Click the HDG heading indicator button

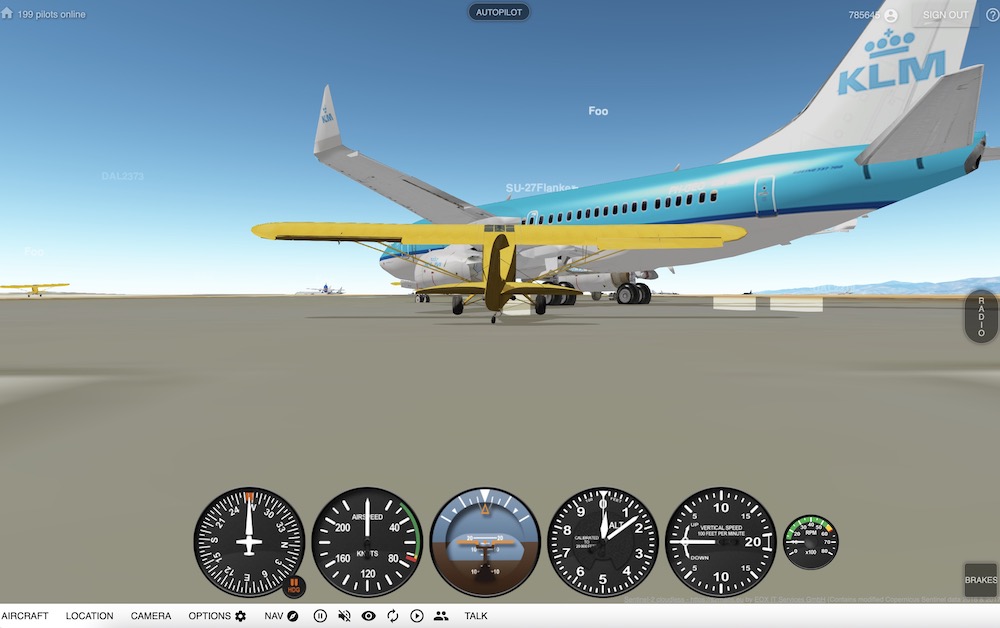tap(294, 587)
